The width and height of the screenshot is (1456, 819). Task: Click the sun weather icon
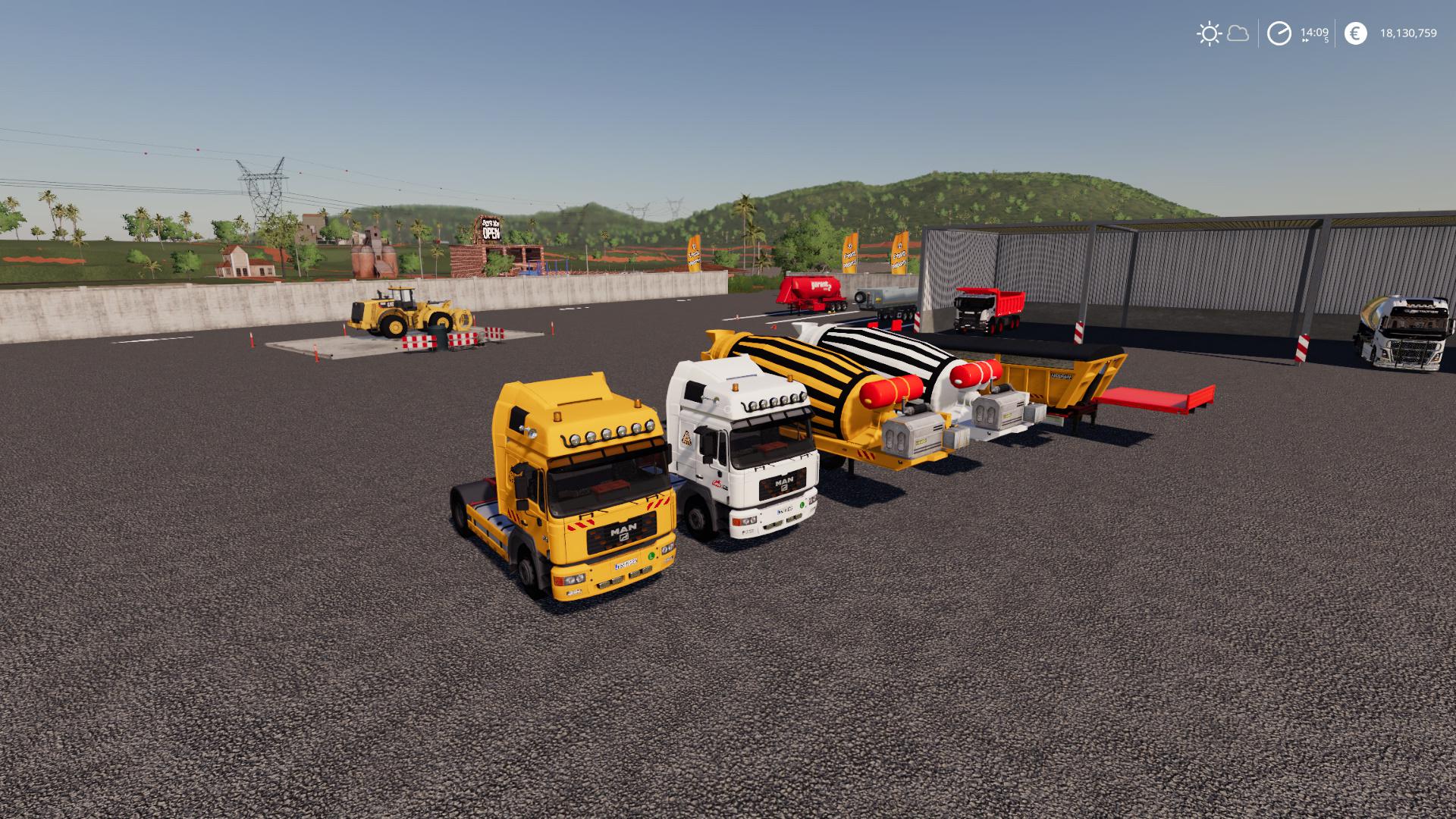tap(1210, 33)
